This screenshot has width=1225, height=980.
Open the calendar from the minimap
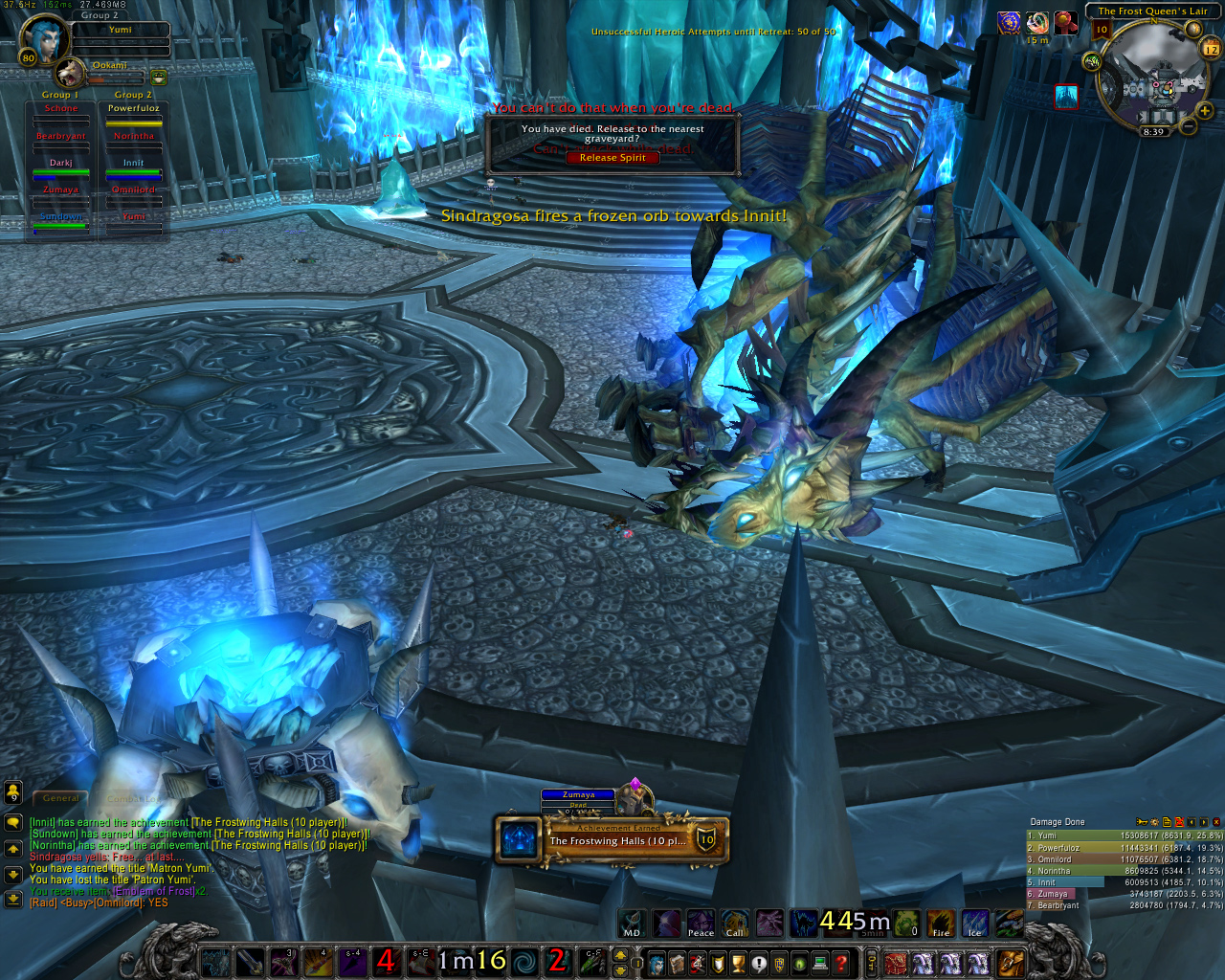(x=1211, y=48)
